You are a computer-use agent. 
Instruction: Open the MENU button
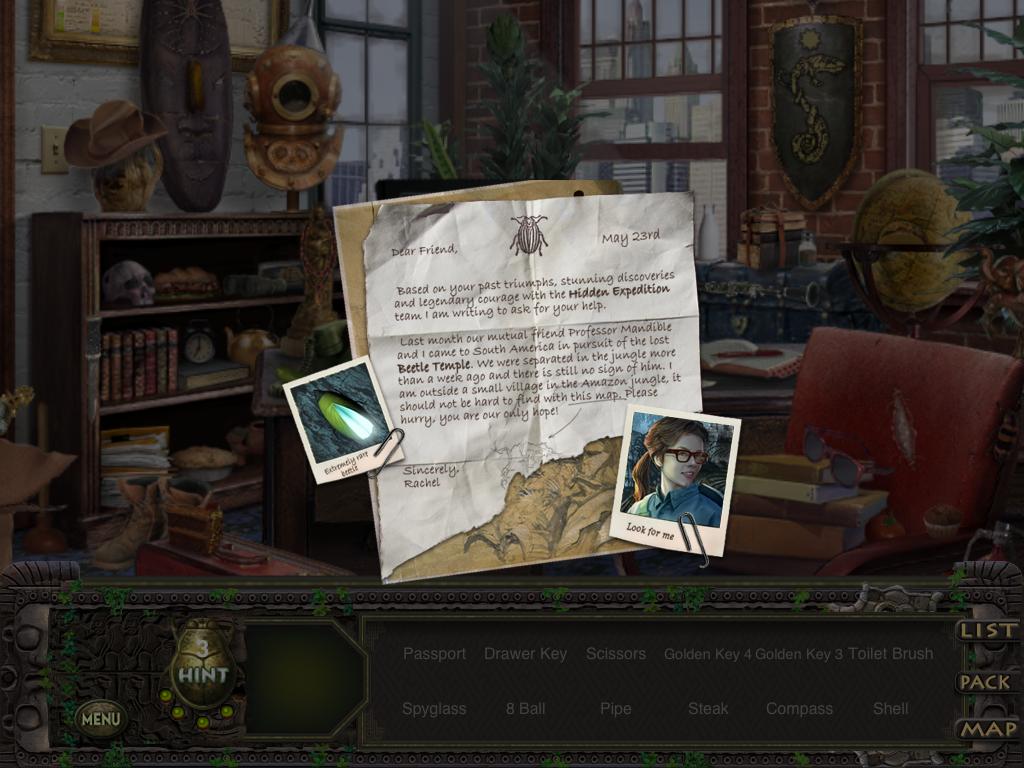point(101,717)
